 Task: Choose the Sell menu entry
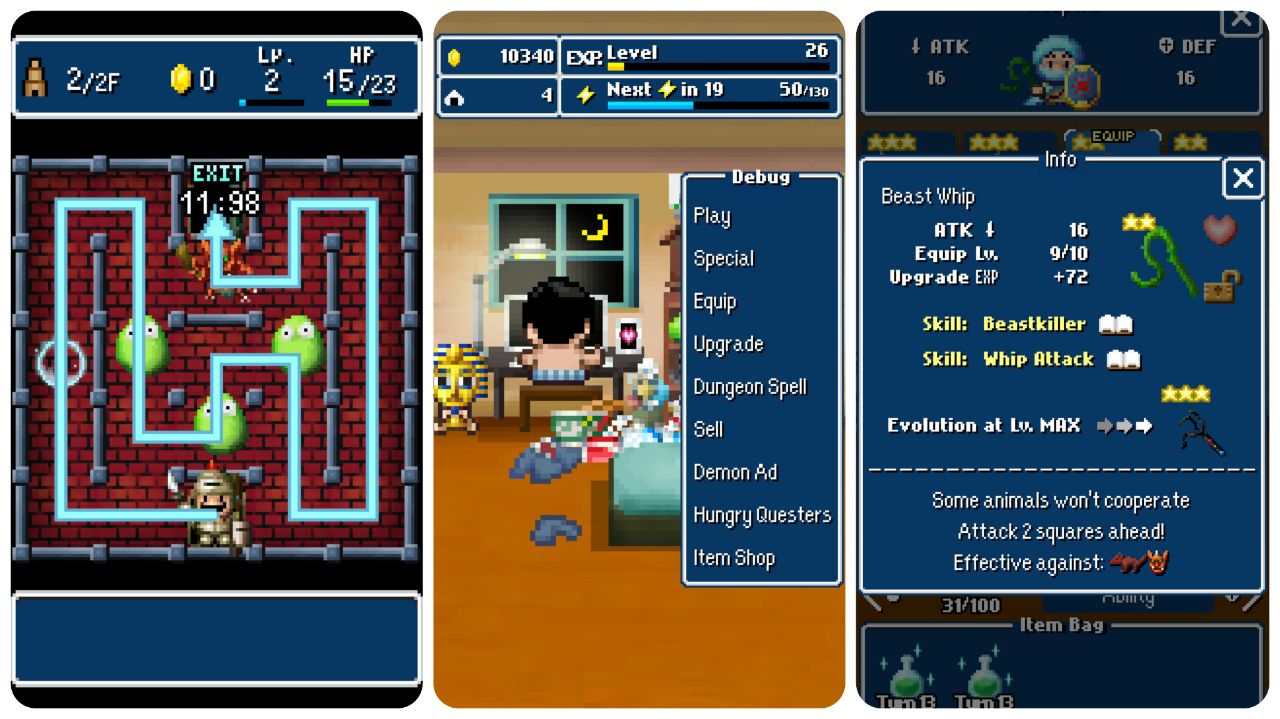708,430
